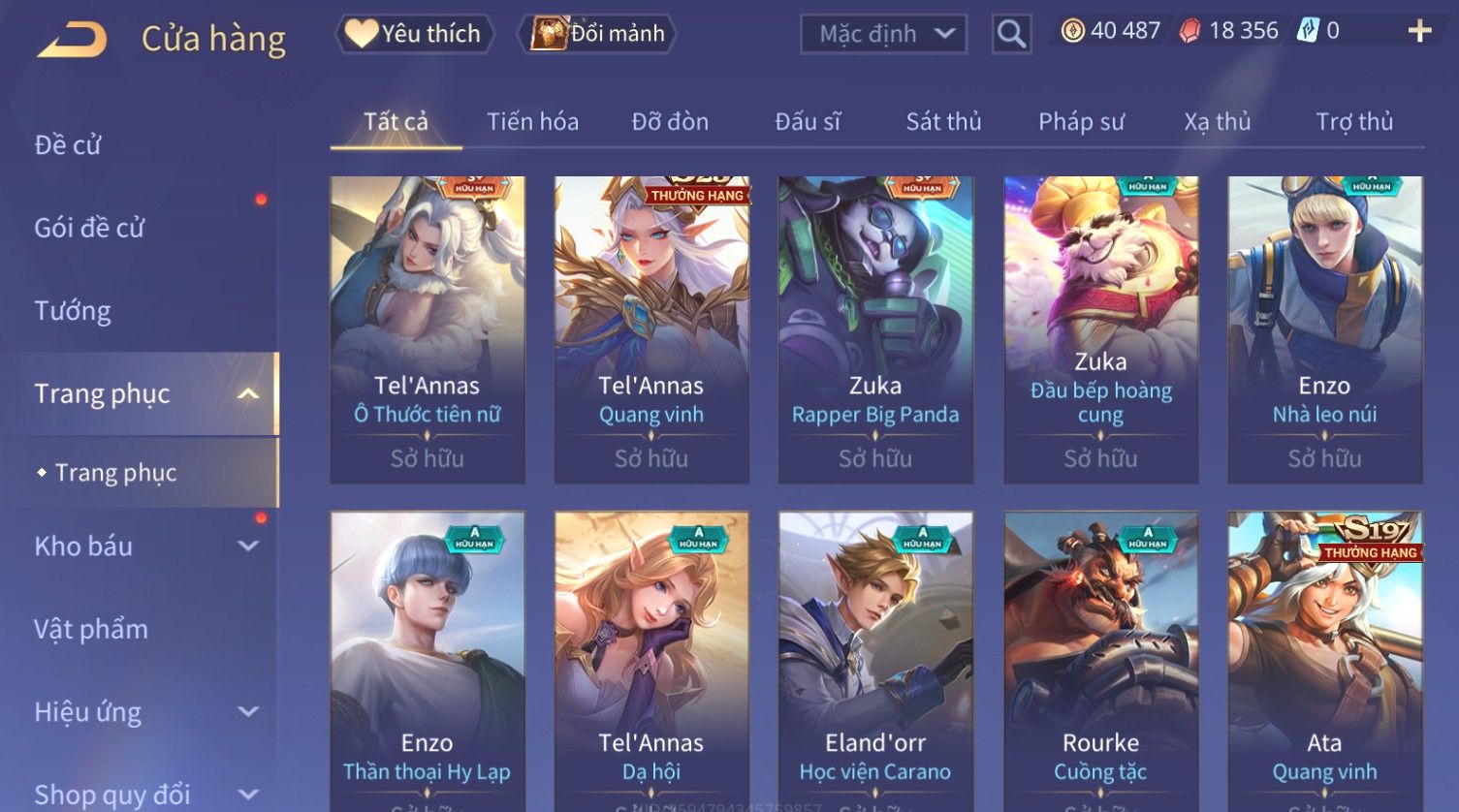The height and width of the screenshot is (812, 1459).
Task: Click the magnifying glass search button
Action: coord(1011,35)
